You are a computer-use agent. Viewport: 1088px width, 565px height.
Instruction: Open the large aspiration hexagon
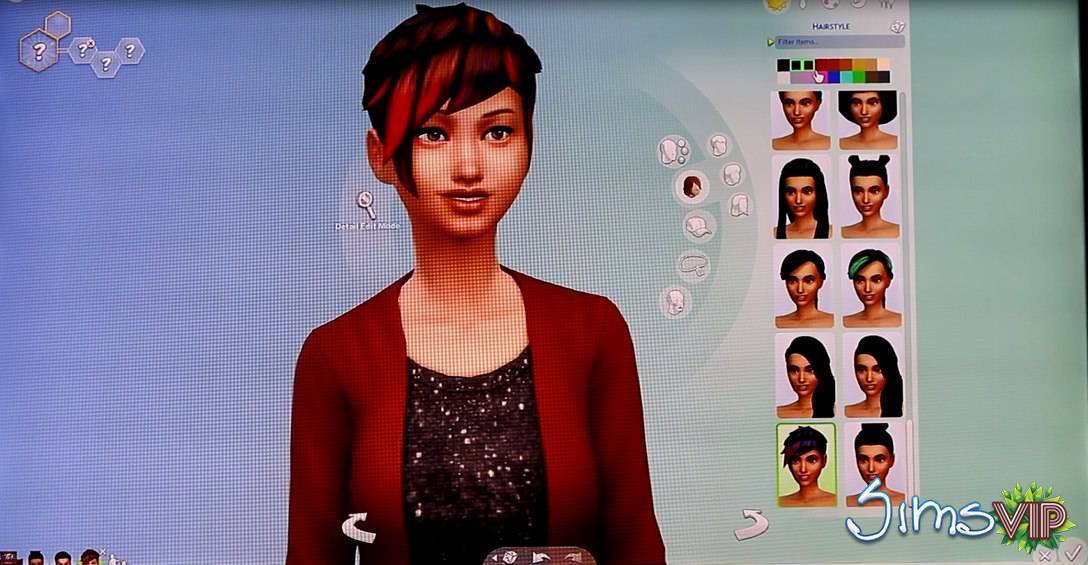[40, 51]
